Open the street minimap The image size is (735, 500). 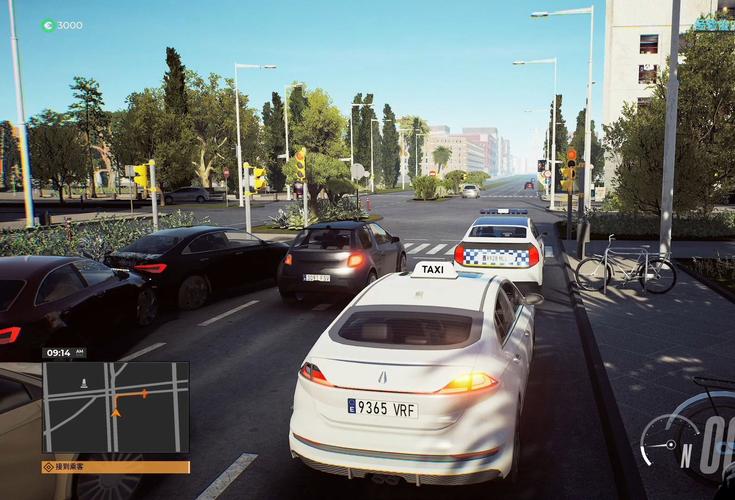click(x=115, y=406)
